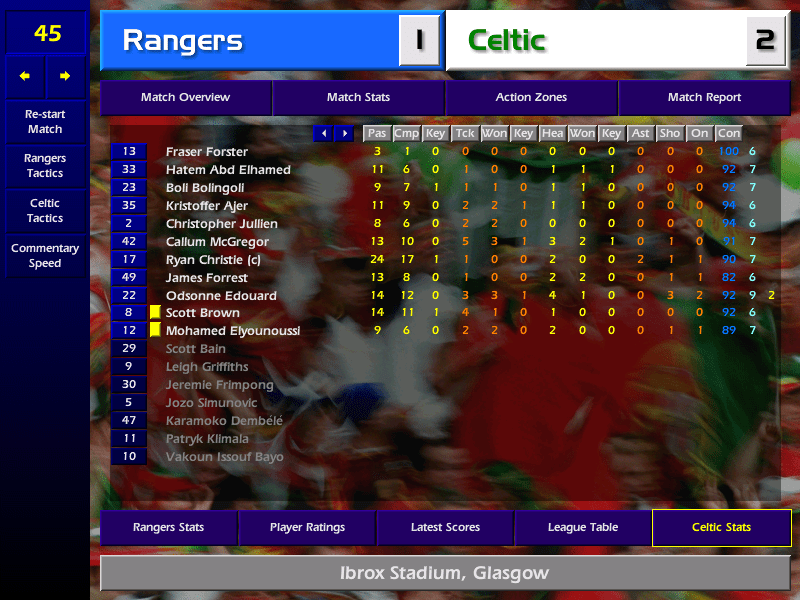The width and height of the screenshot is (800, 600).
Task: Click the yellow right arrow button
Action: click(66, 76)
